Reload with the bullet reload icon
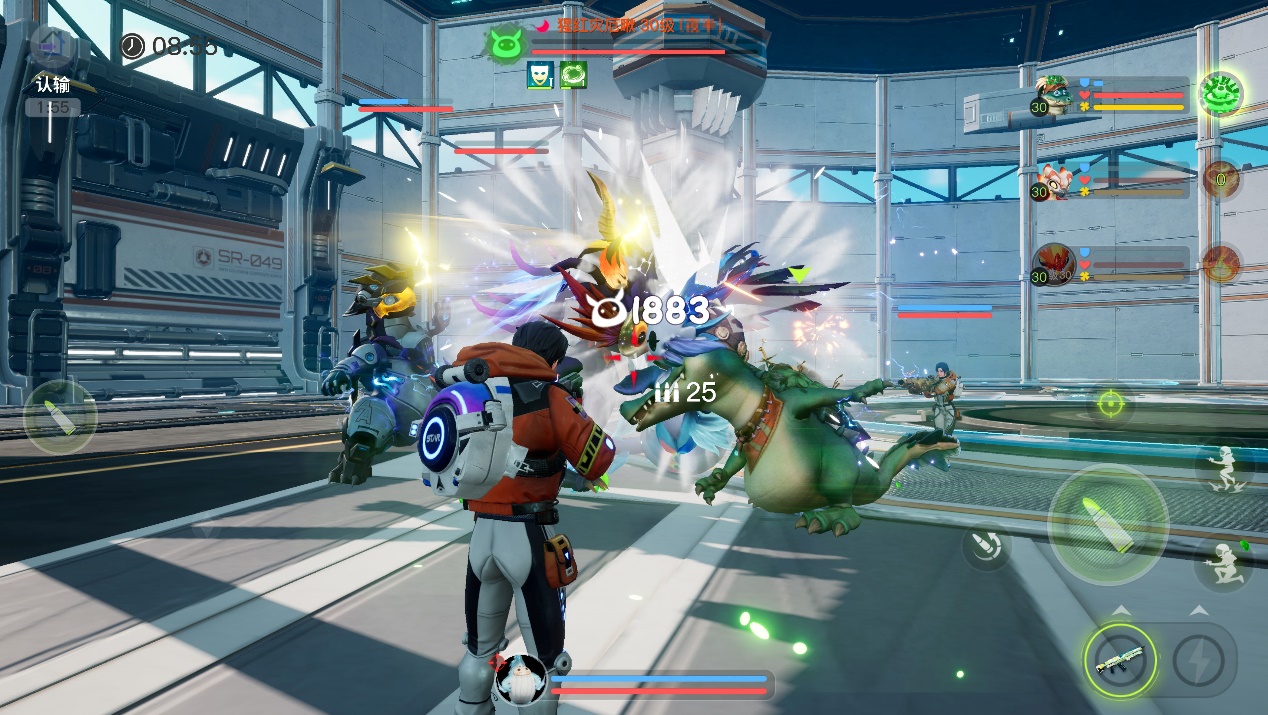The height and width of the screenshot is (715, 1268). (986, 546)
